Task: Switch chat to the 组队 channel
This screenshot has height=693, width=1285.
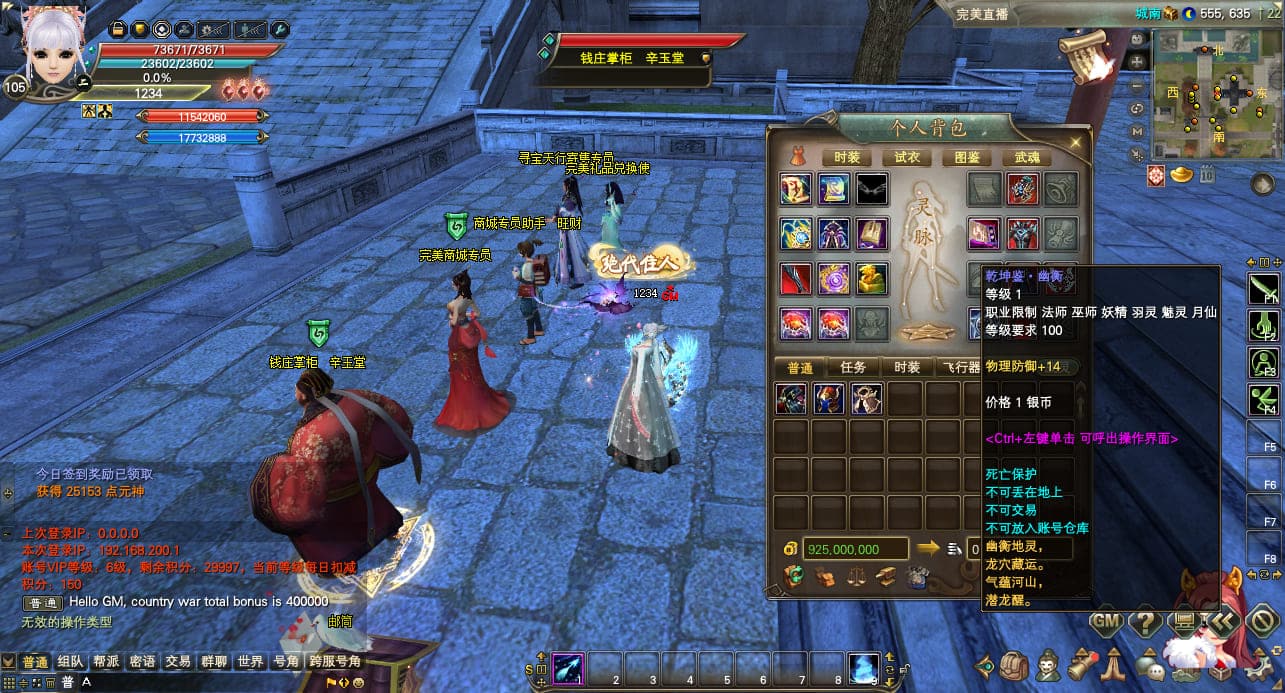Action: tap(70, 662)
